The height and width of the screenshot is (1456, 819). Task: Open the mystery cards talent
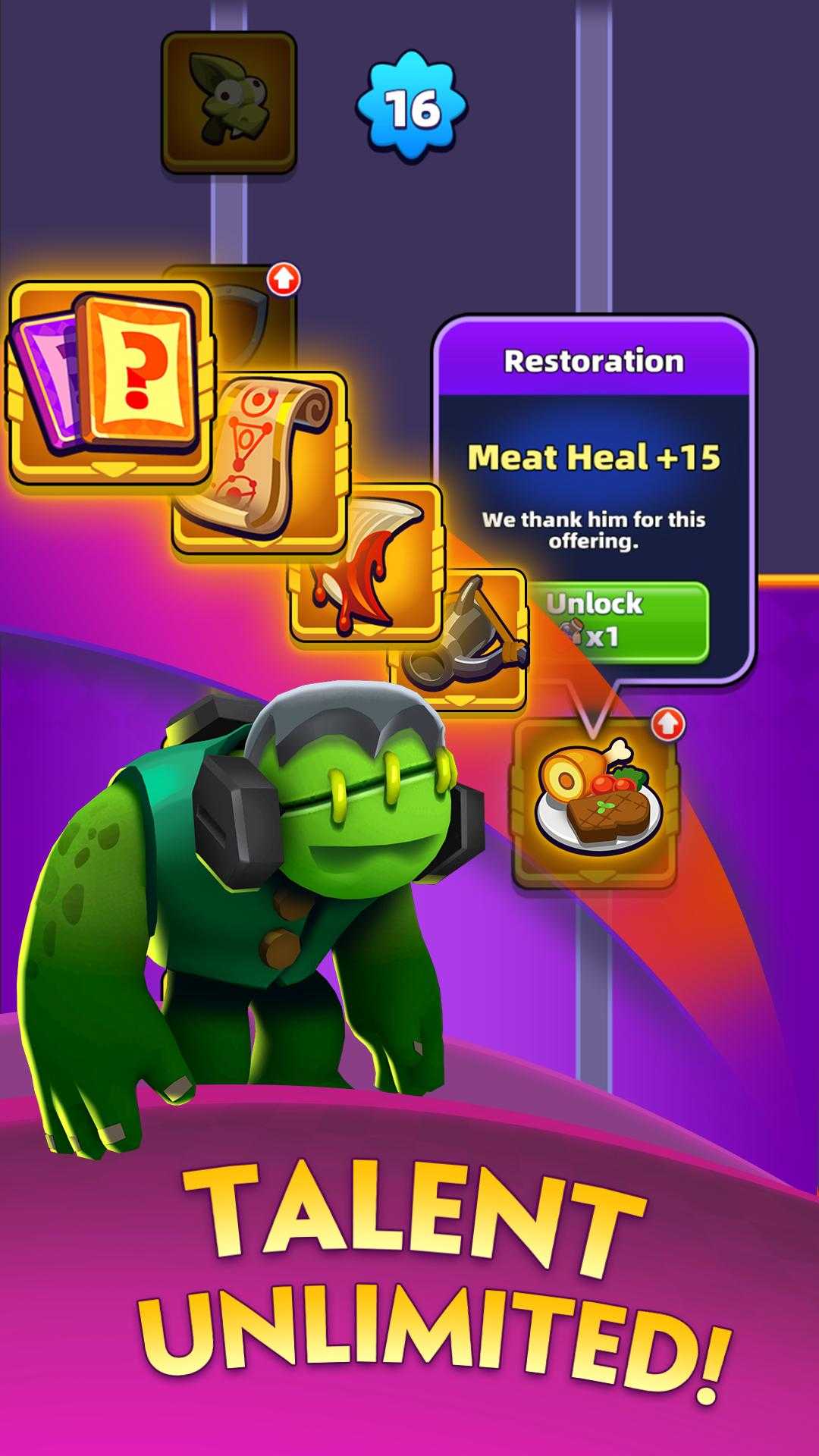pyautogui.click(x=110, y=383)
